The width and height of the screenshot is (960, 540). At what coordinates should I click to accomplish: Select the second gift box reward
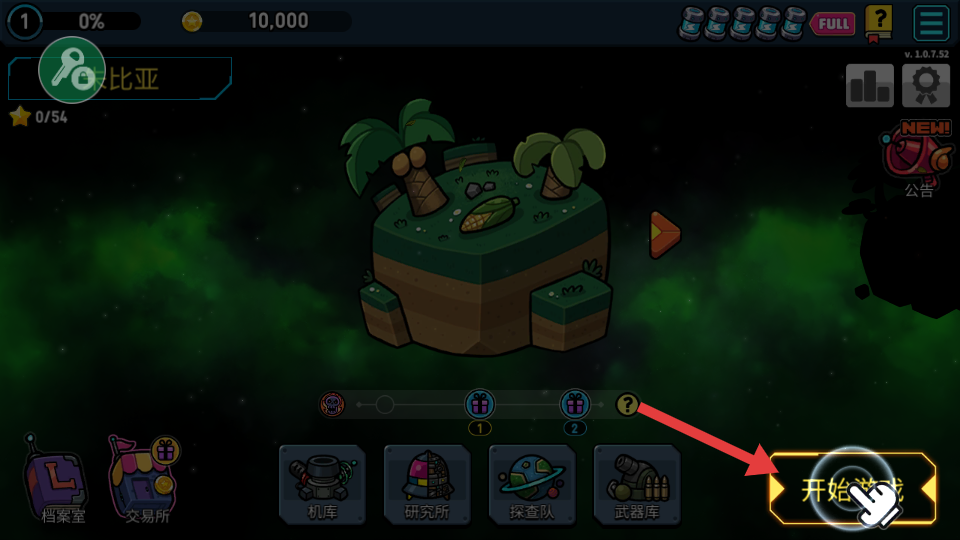tap(574, 405)
